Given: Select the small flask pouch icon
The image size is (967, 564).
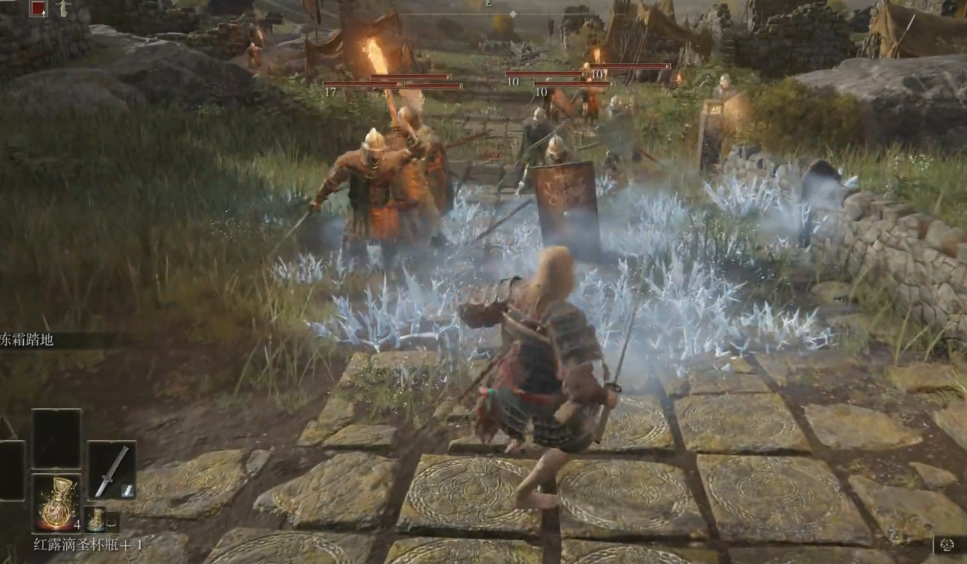Looking at the screenshot, I should pyautogui.click(x=96, y=520).
